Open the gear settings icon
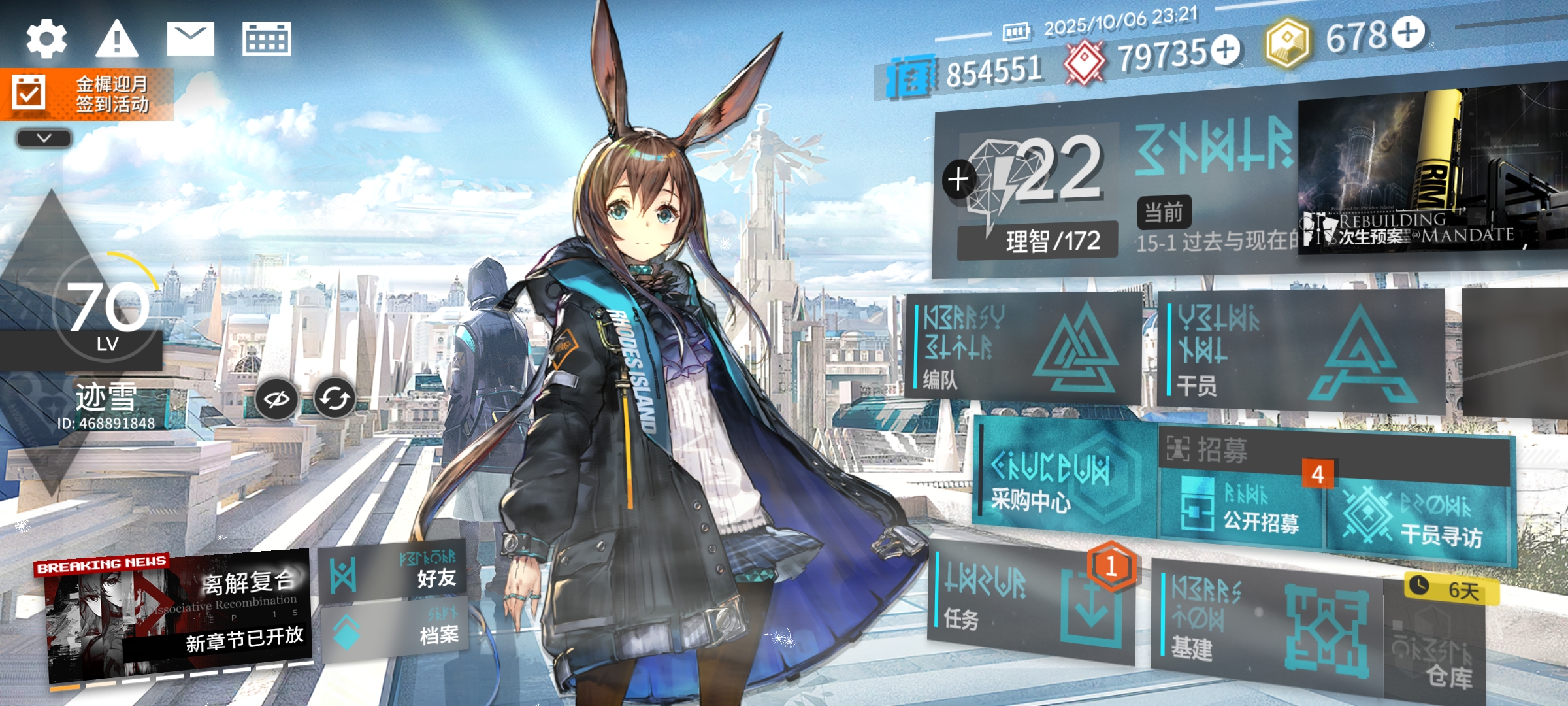The image size is (1568, 706). (46, 39)
